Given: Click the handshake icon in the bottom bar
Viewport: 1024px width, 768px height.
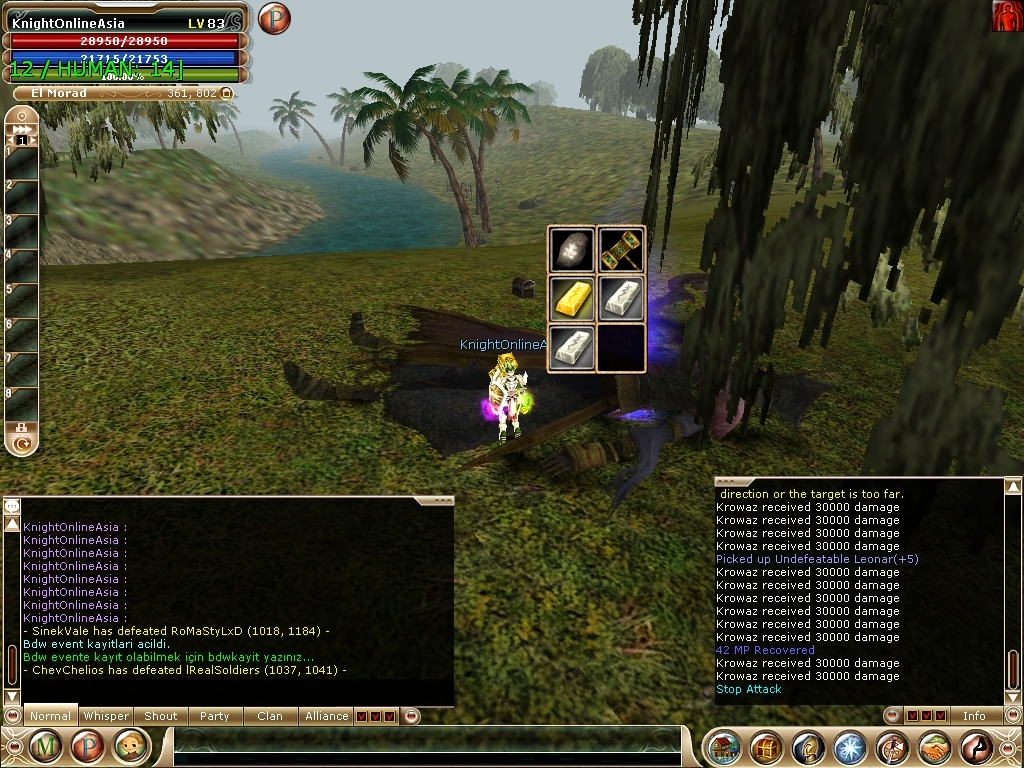Looking at the screenshot, I should [x=934, y=747].
